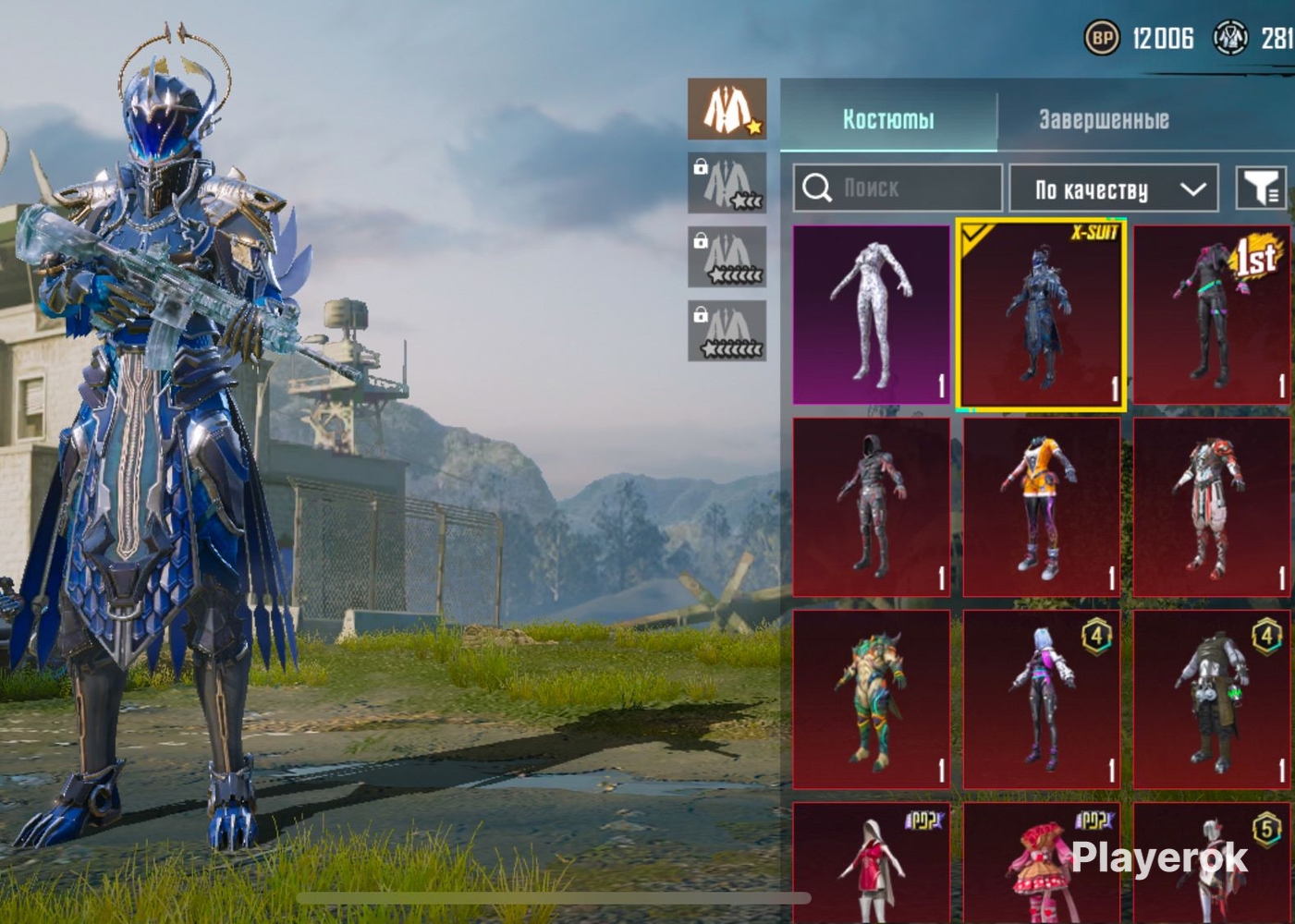Screen dimensions: 1295x924
Task: Choose the grey robed costume with badge 4
Action: [x=1211, y=699]
